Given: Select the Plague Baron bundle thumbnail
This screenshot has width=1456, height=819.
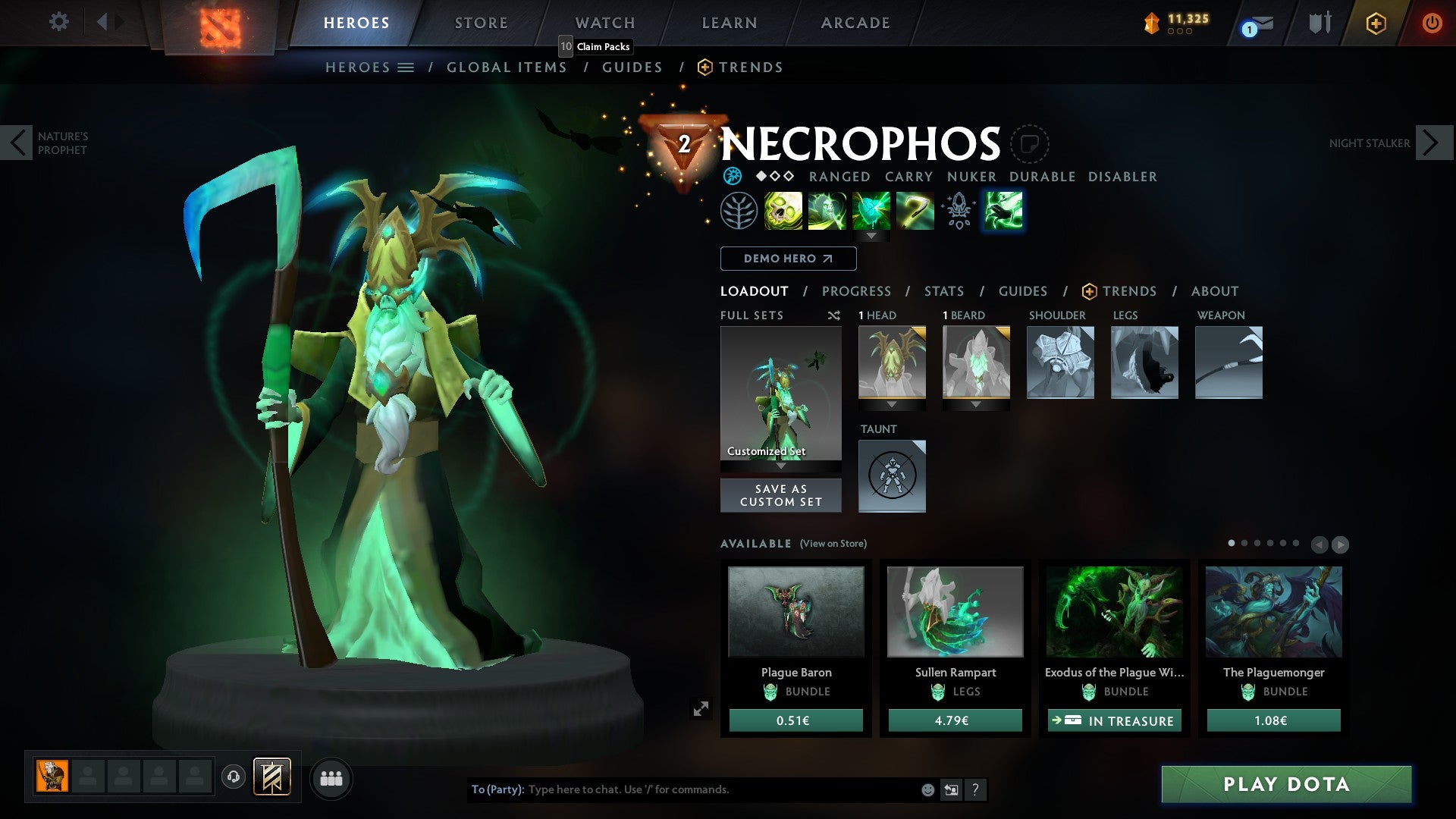Looking at the screenshot, I should [x=795, y=611].
